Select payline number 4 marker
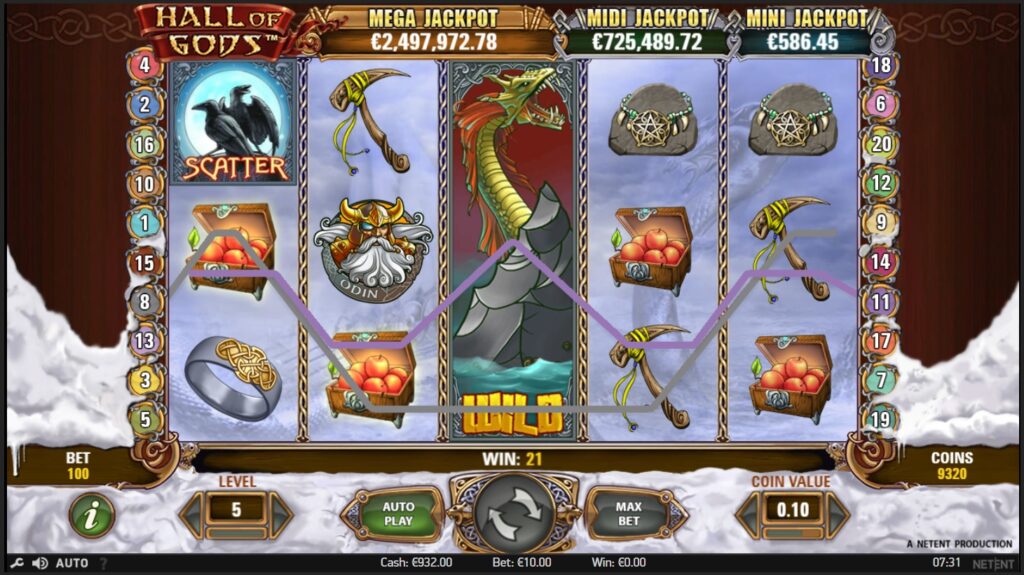The image size is (1024, 575). (x=145, y=66)
